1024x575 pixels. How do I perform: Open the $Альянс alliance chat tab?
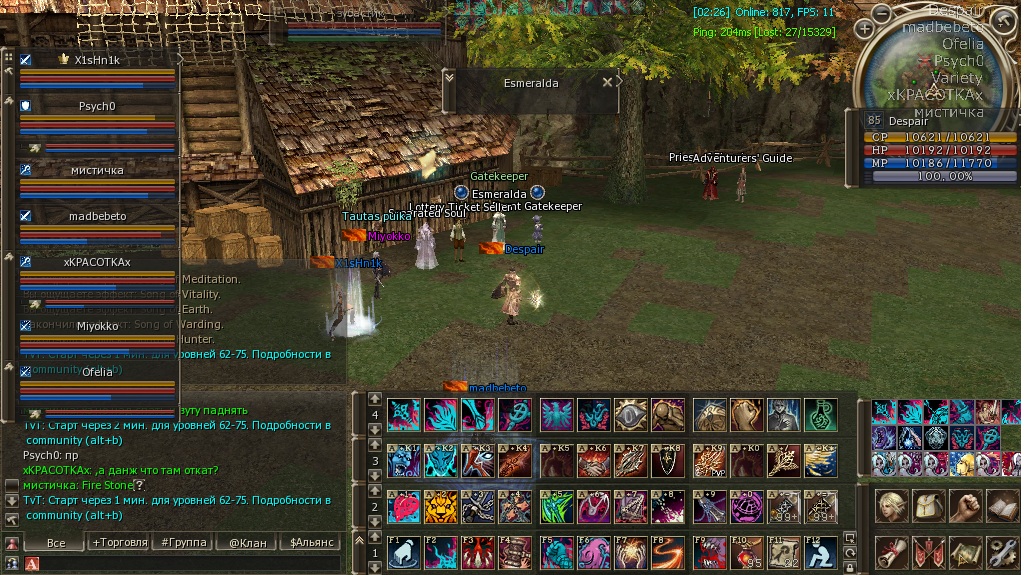310,542
